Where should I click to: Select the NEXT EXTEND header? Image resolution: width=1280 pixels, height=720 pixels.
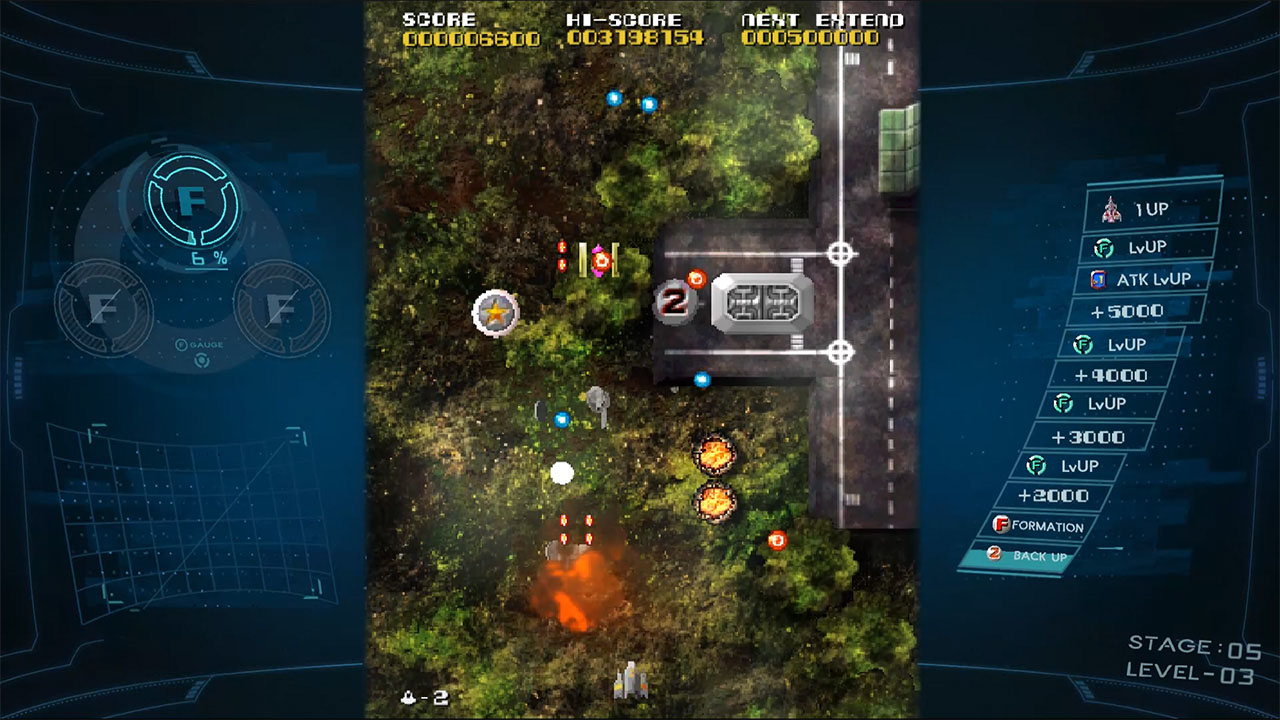[814, 18]
